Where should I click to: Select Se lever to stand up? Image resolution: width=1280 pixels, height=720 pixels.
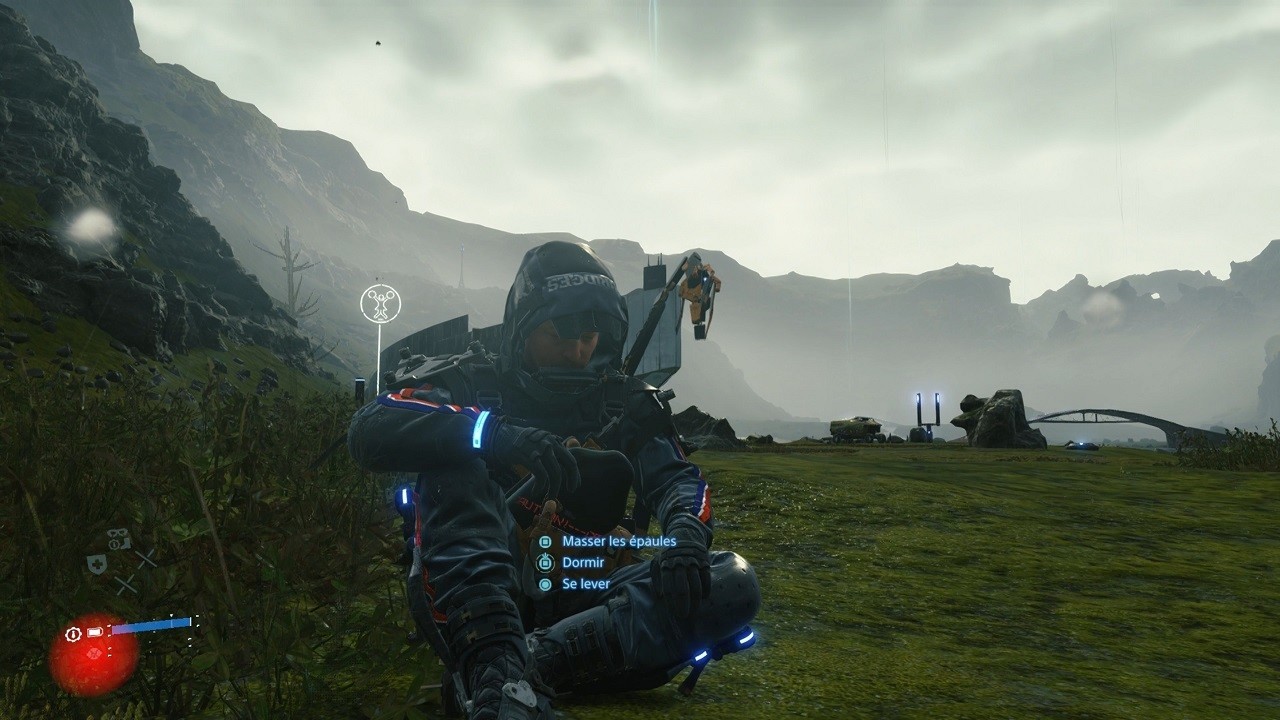tap(587, 584)
